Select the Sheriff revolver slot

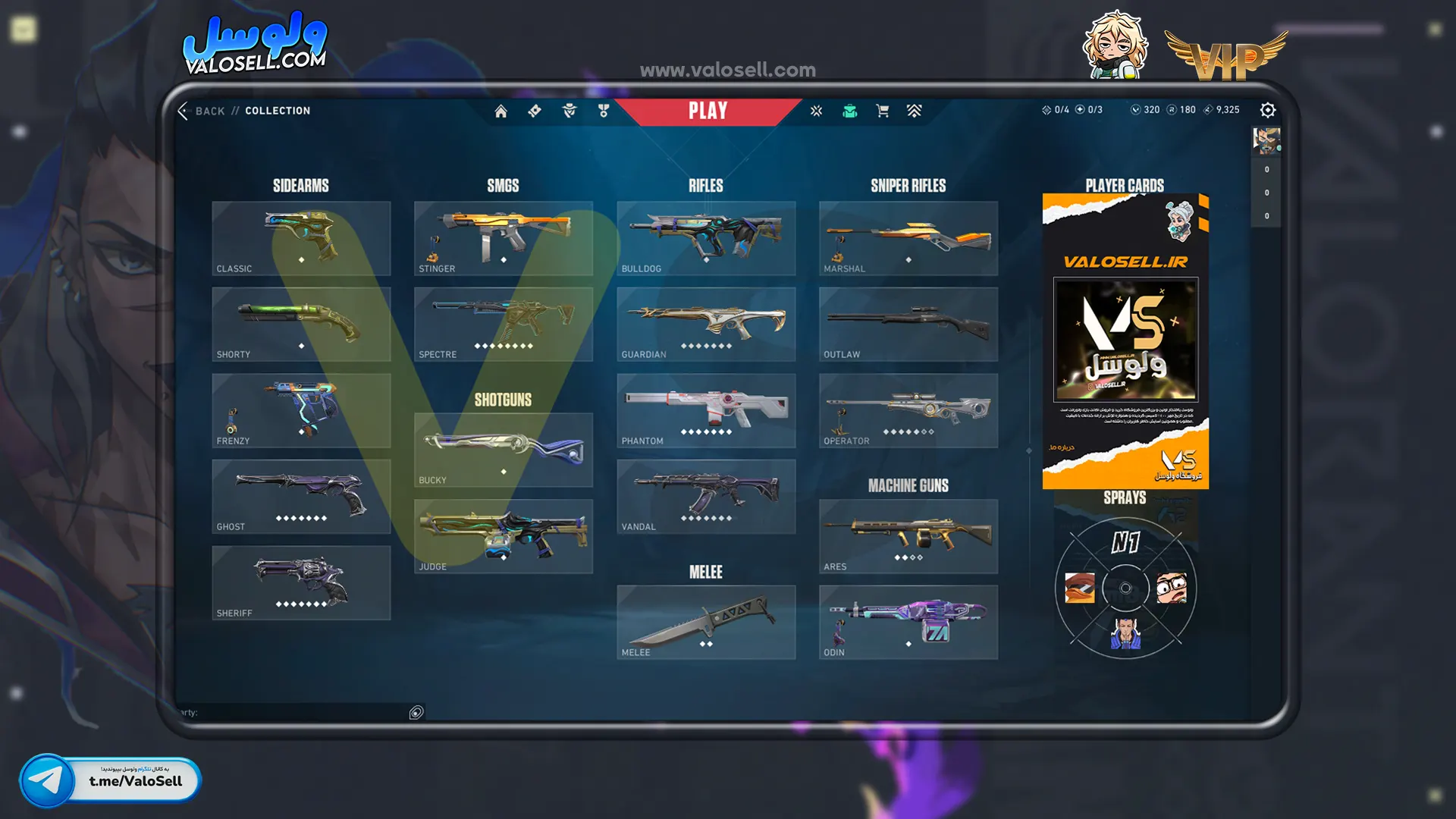(x=301, y=582)
